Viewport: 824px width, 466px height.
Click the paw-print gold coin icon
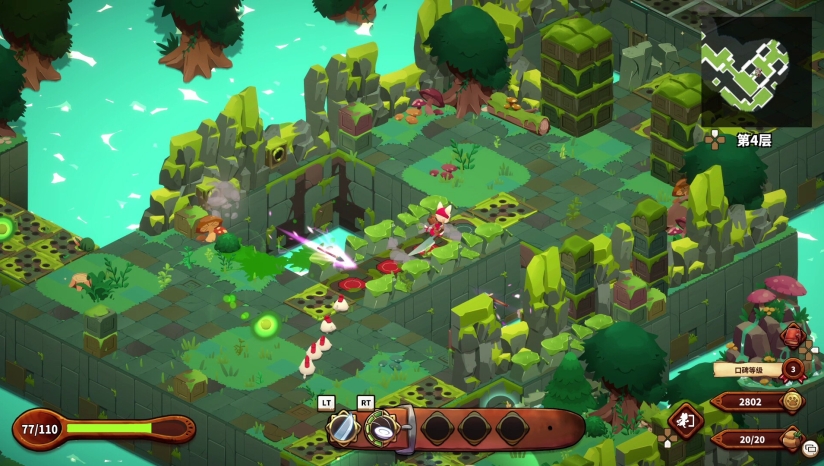click(x=793, y=402)
